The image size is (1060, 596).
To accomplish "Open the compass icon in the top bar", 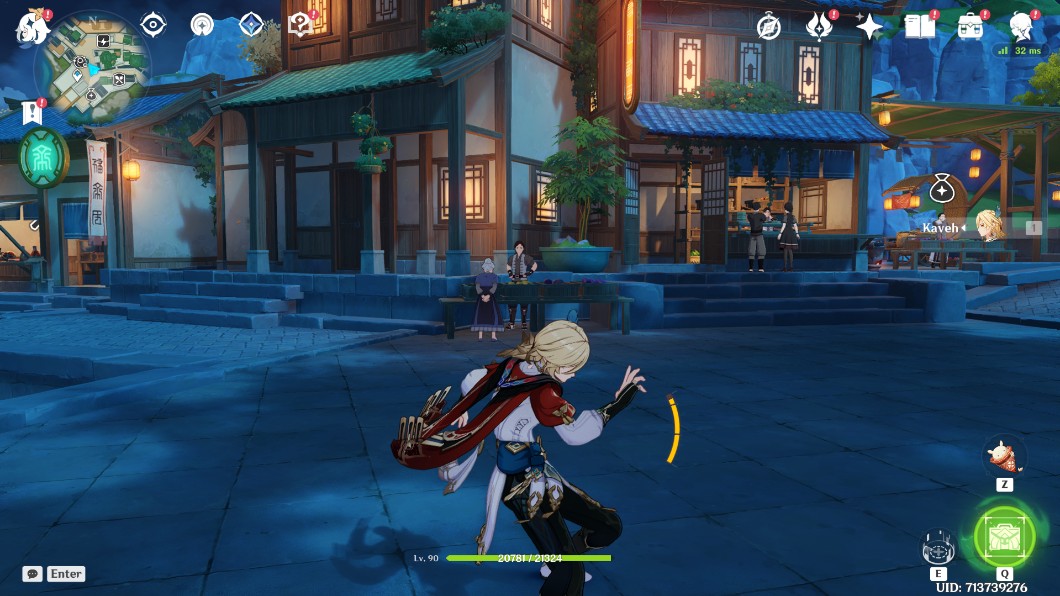I will (x=768, y=26).
